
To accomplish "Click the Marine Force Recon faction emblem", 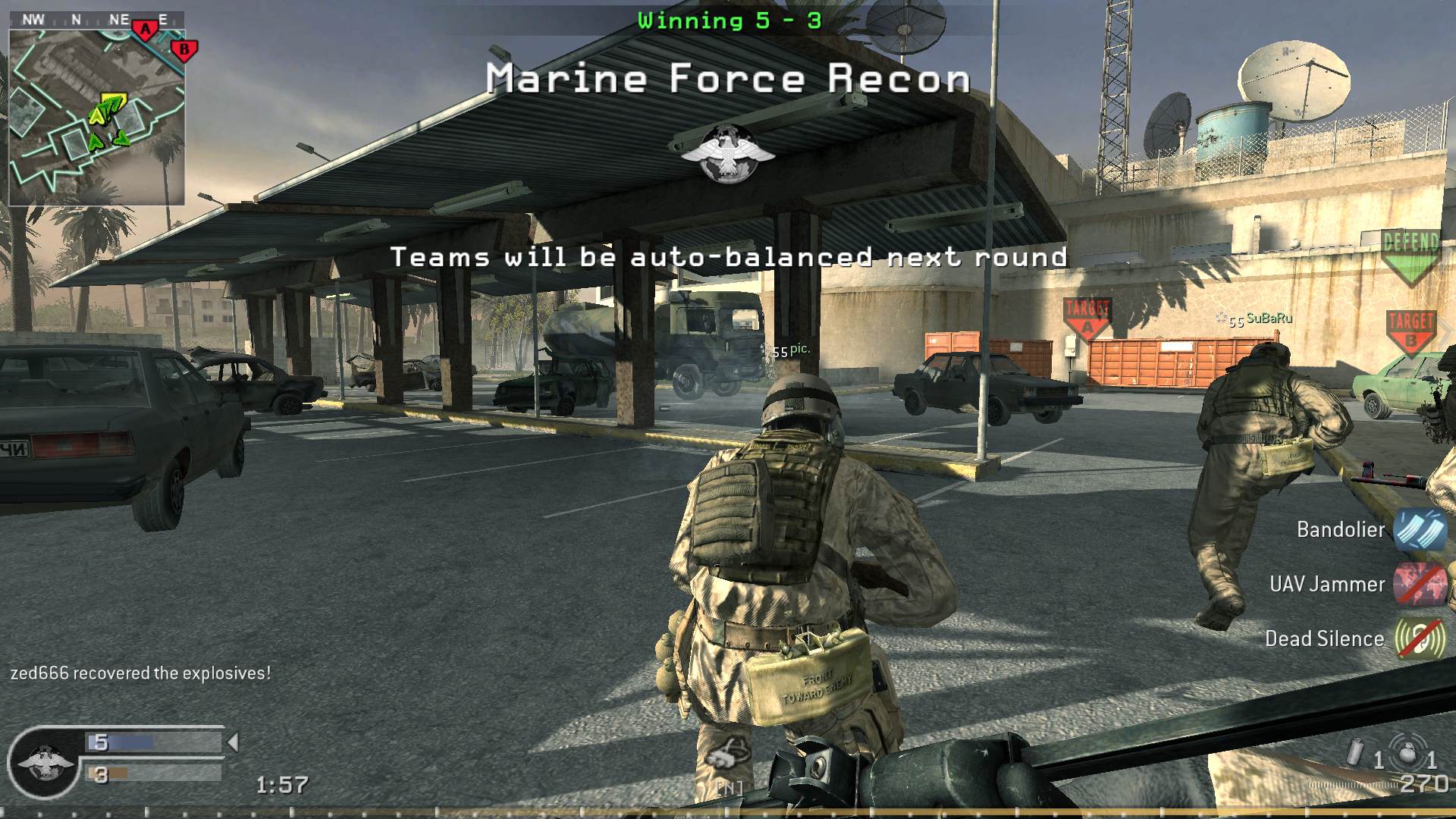I will tap(730, 151).
